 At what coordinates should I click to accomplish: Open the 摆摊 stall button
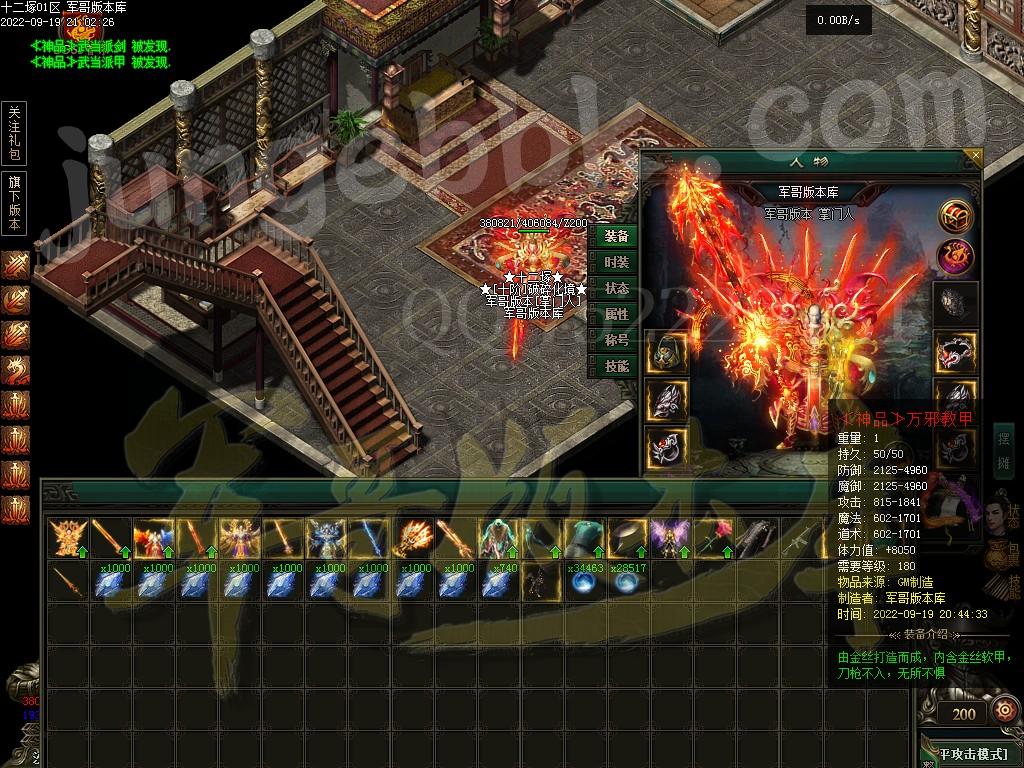[1003, 450]
